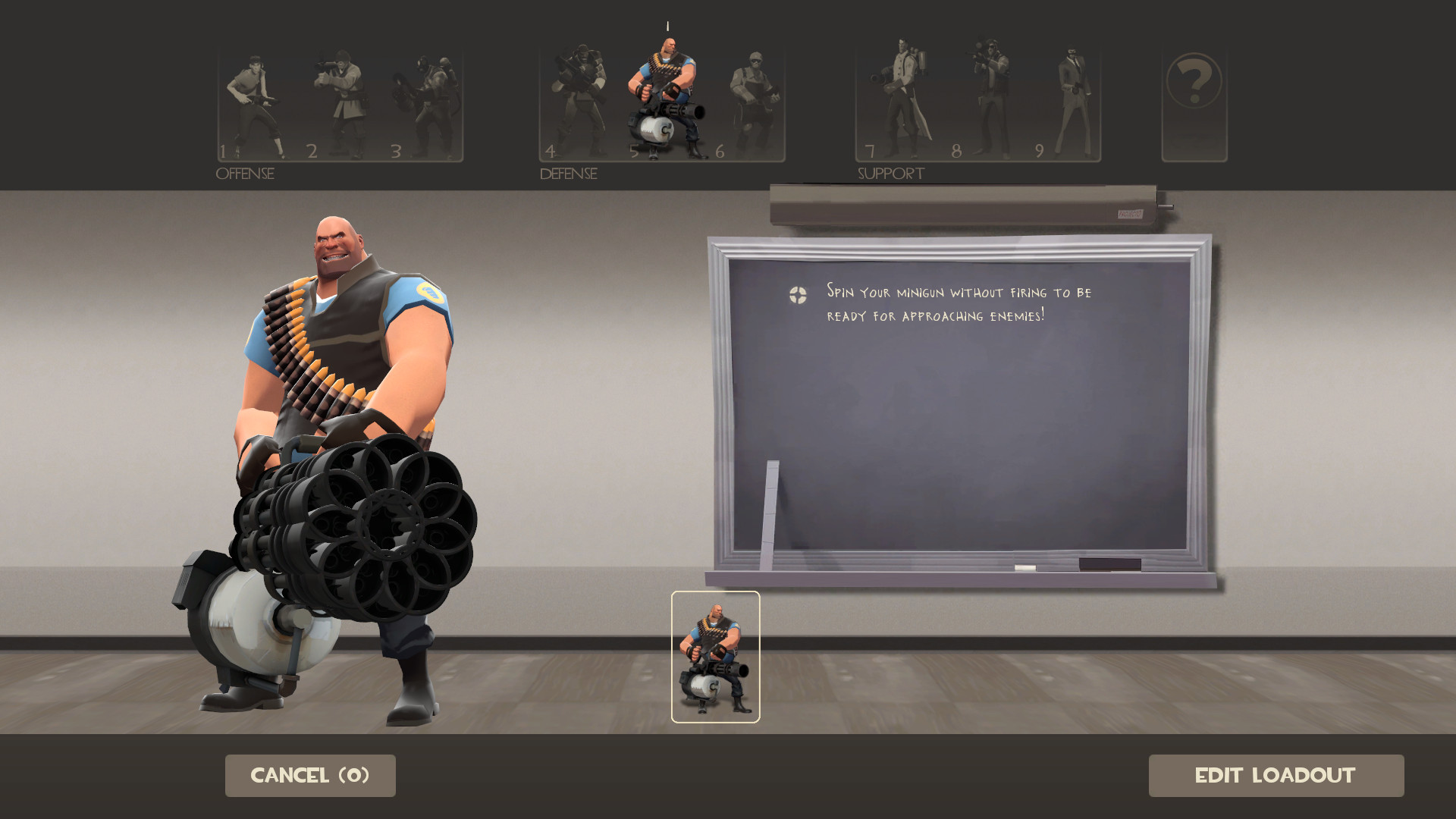This screenshot has width=1456, height=819.
Task: Click the TF2 logo beside the chalkboard tip
Action: click(796, 296)
